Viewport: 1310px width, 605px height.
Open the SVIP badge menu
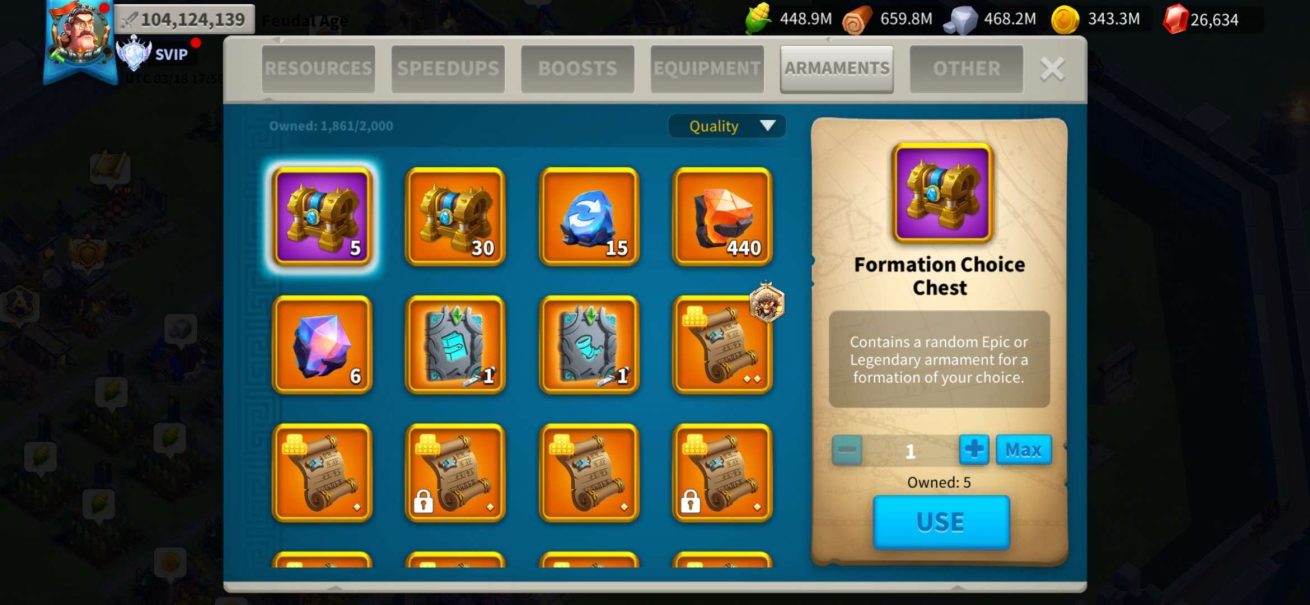pos(153,54)
